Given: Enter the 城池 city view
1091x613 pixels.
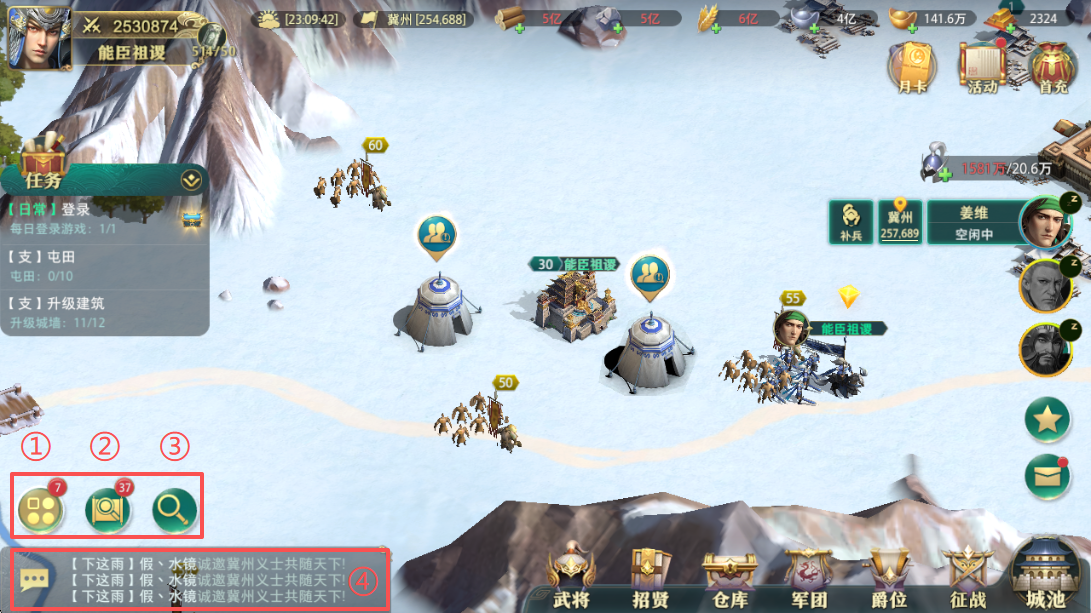Looking at the screenshot, I should (1046, 574).
